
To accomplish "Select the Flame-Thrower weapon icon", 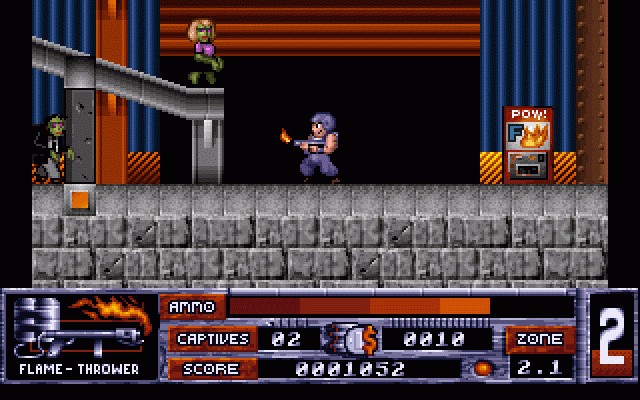I will point(79,327).
